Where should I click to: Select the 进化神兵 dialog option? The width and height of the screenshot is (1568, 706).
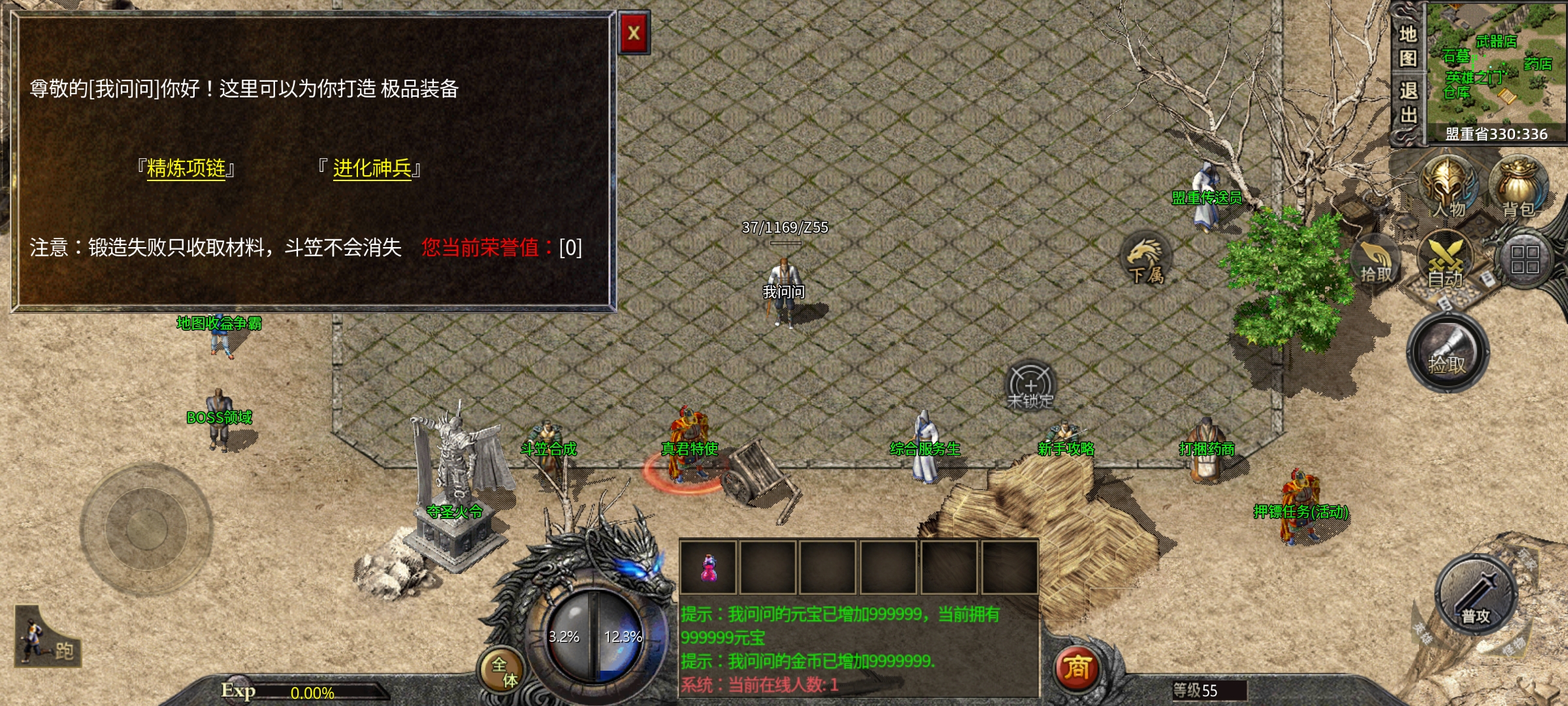(372, 168)
